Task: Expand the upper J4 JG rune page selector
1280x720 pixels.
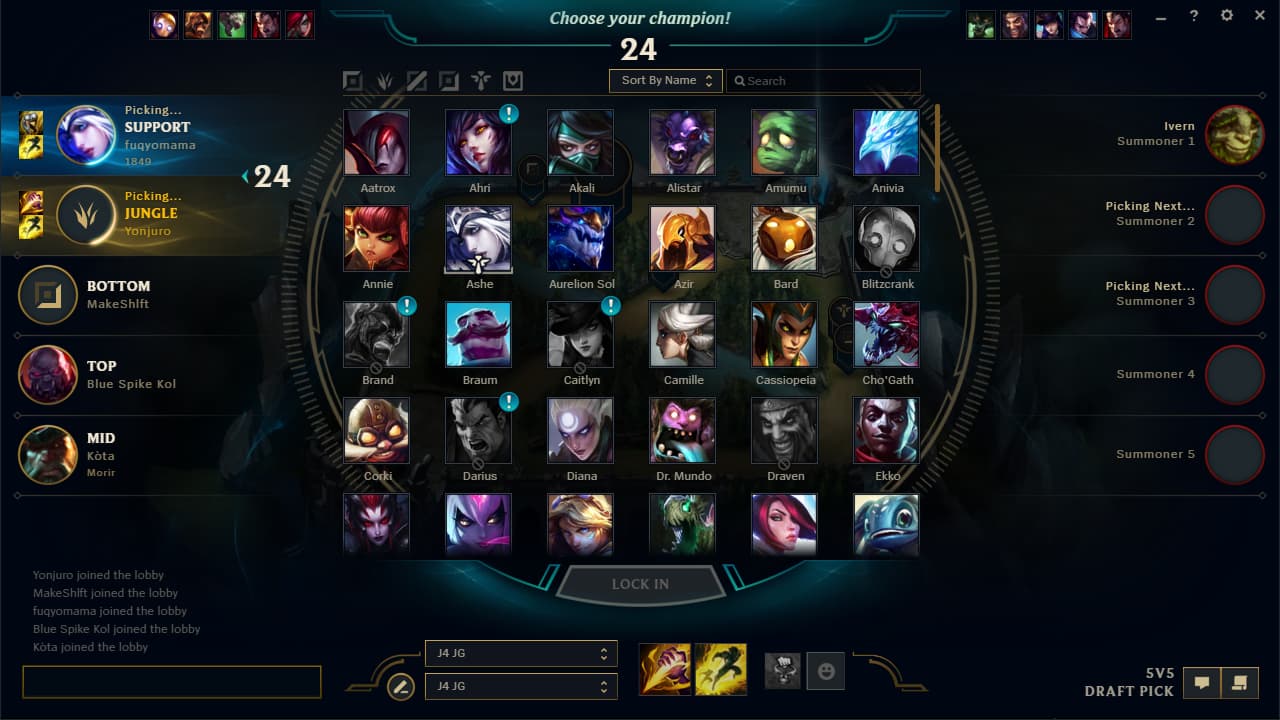Action: click(x=521, y=653)
